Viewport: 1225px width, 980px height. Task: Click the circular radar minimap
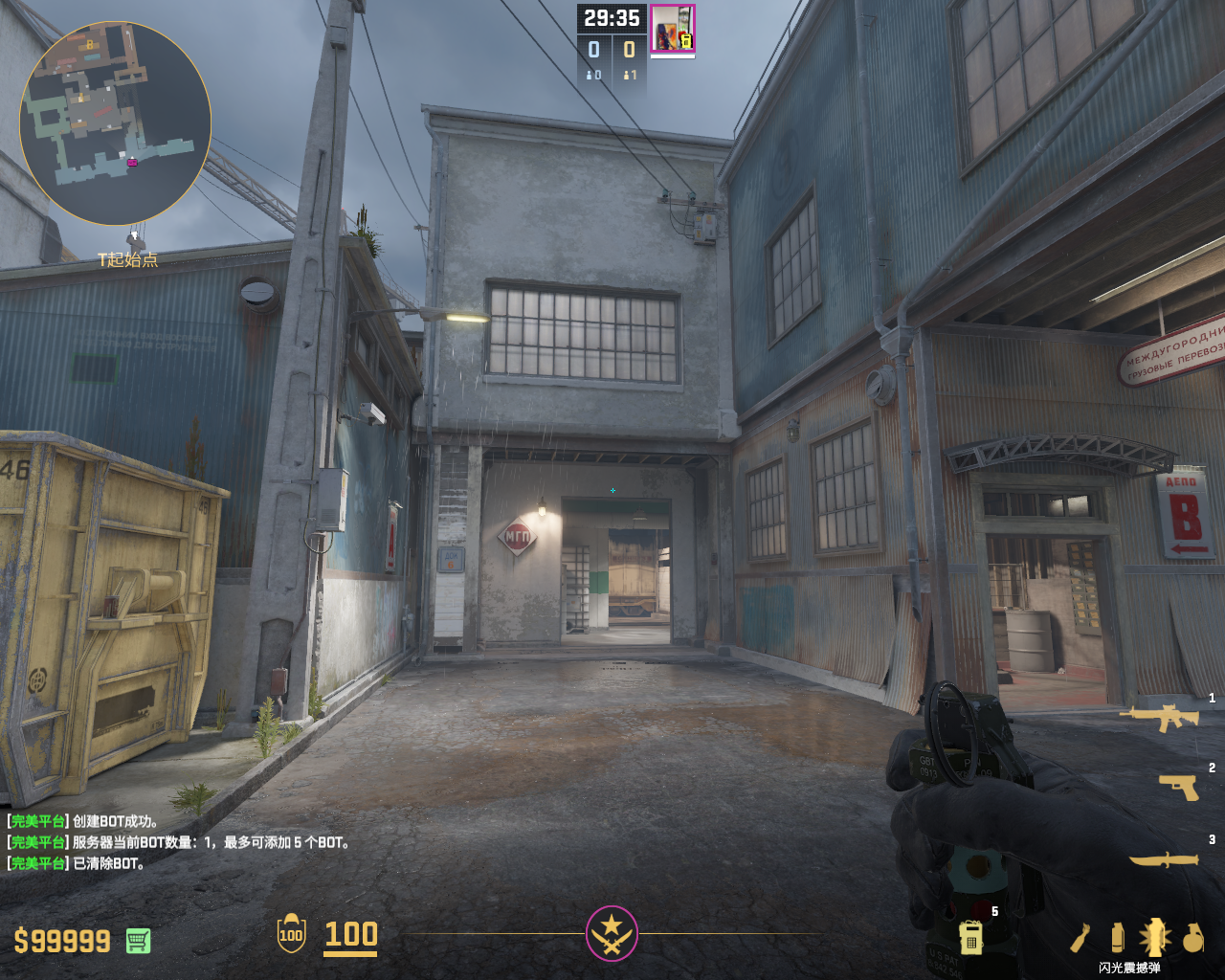click(x=115, y=123)
